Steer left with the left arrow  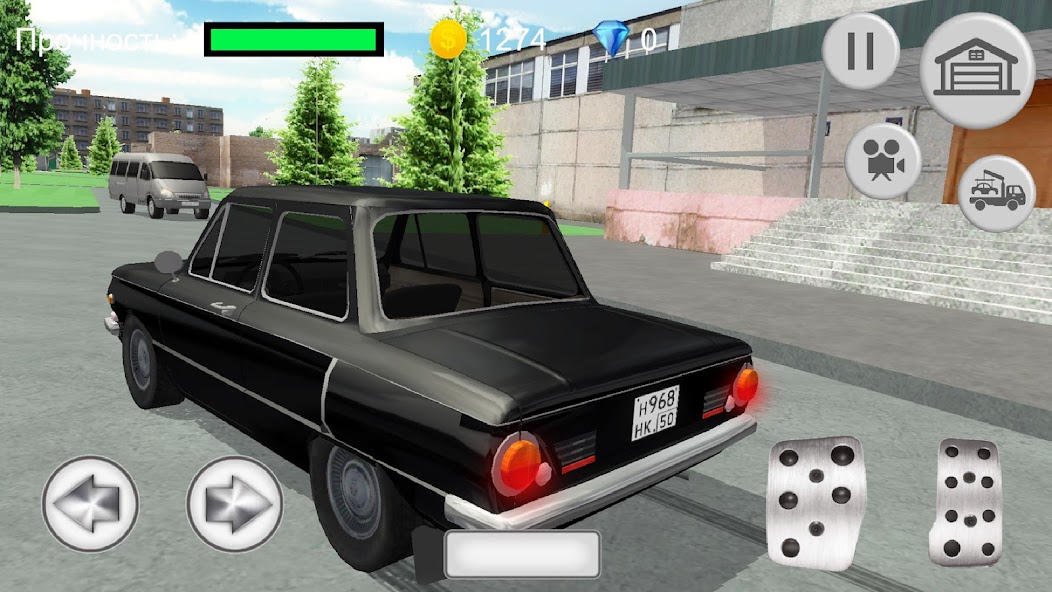(x=89, y=504)
